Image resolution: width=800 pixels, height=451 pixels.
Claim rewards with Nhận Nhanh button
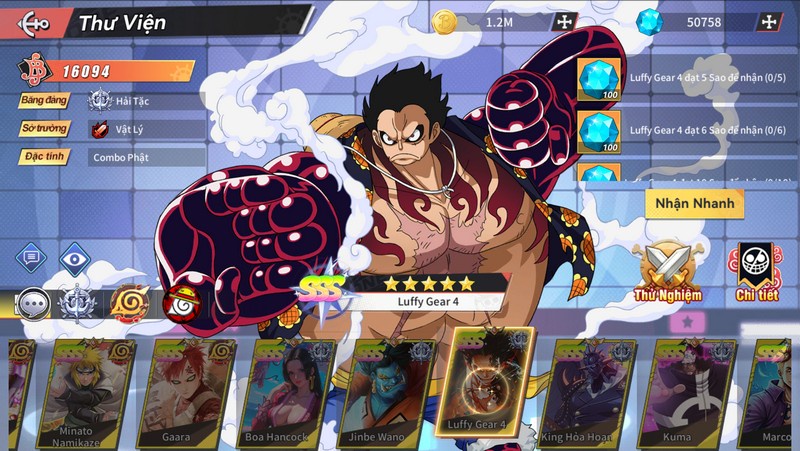[694, 203]
